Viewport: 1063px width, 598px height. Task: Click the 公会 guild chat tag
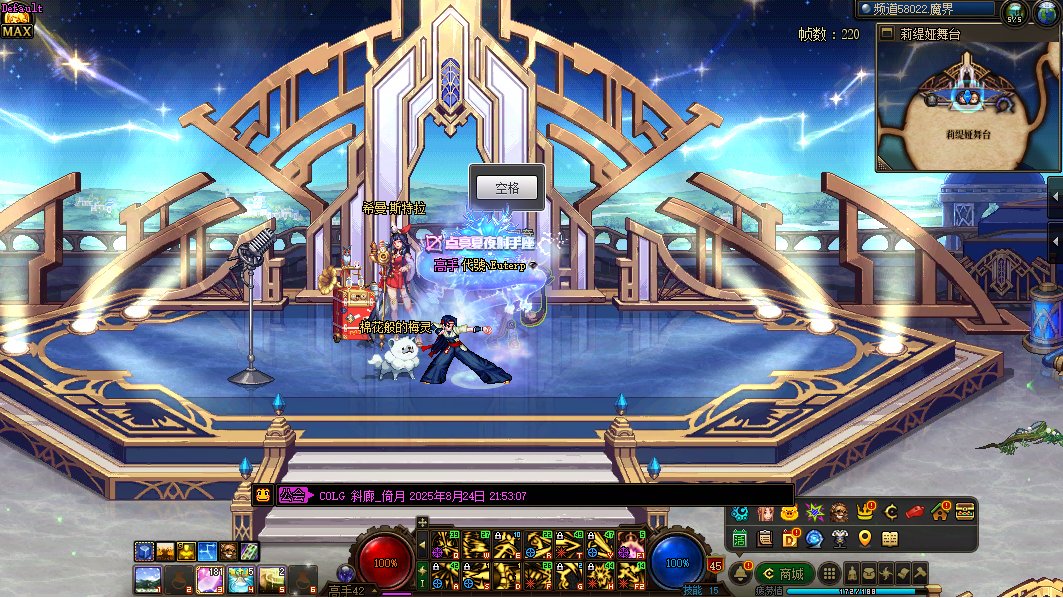tap(293, 495)
